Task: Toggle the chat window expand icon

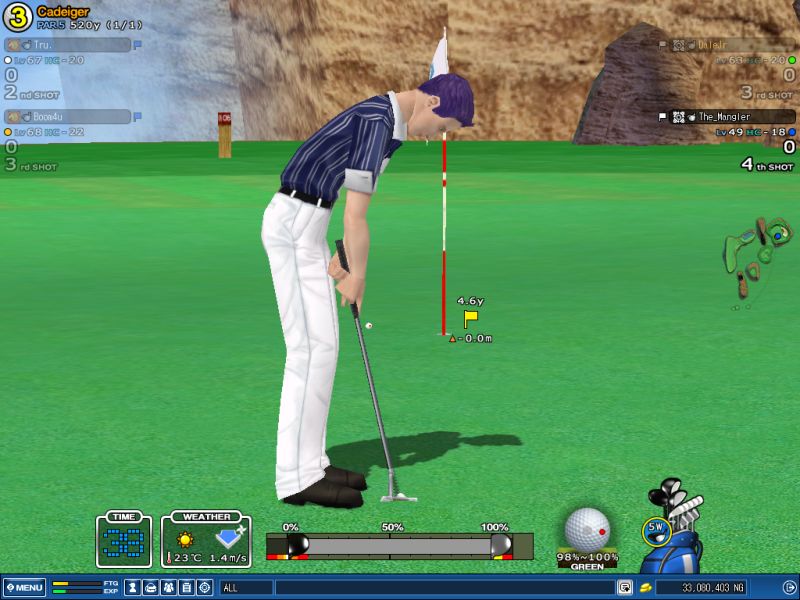Action: click(625, 587)
